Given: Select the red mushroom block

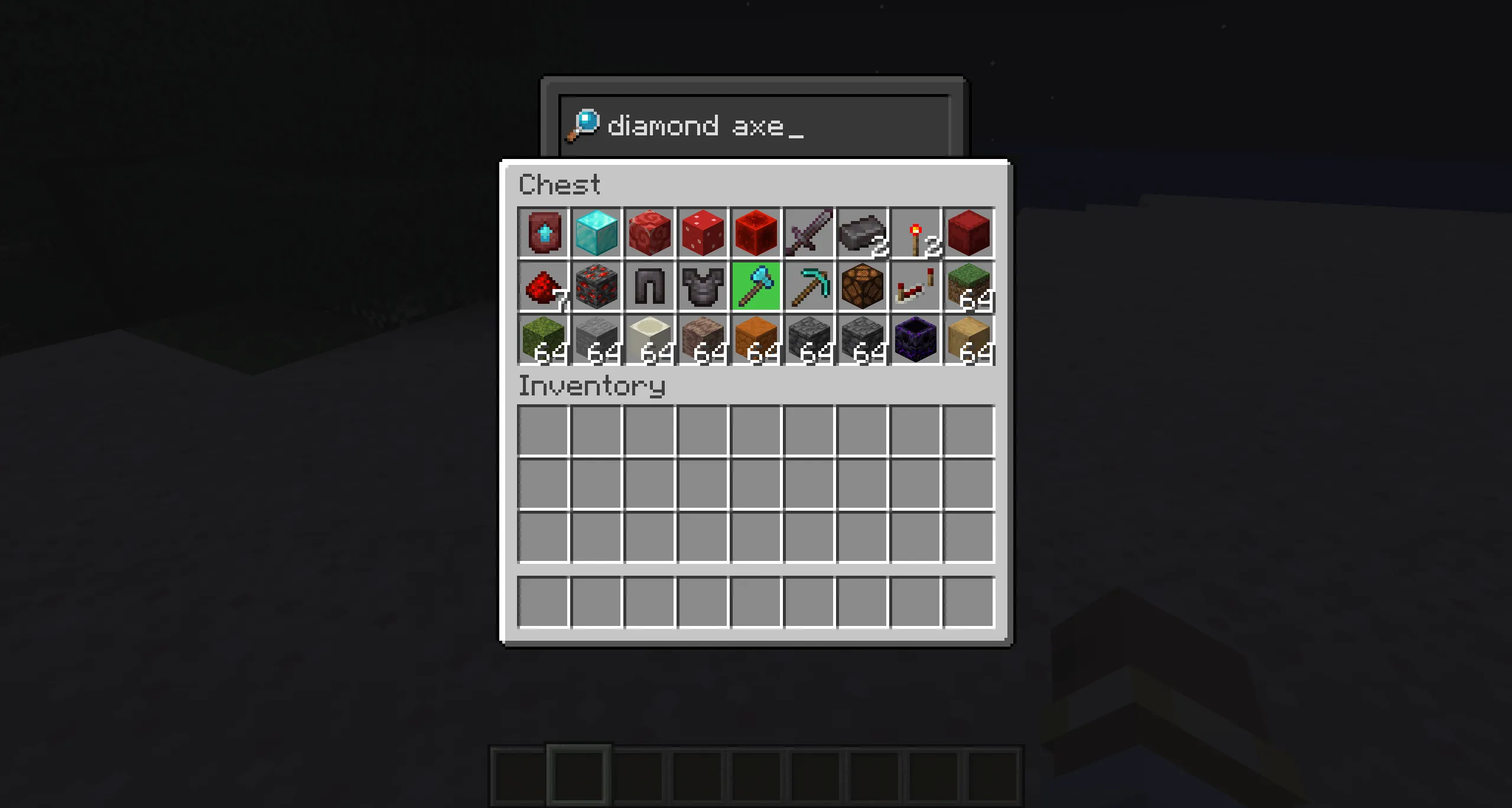Looking at the screenshot, I should [x=702, y=233].
